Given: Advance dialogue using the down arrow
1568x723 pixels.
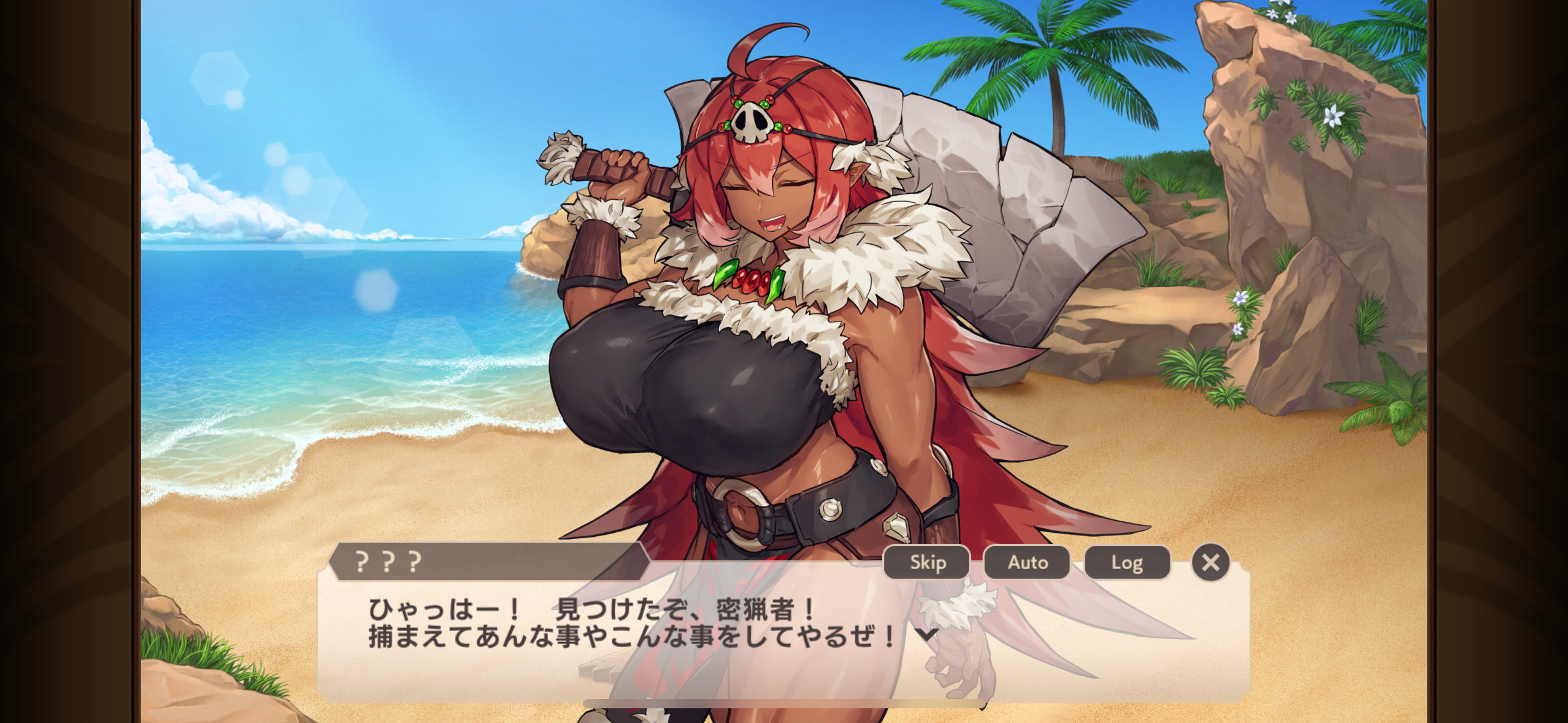Looking at the screenshot, I should [926, 634].
